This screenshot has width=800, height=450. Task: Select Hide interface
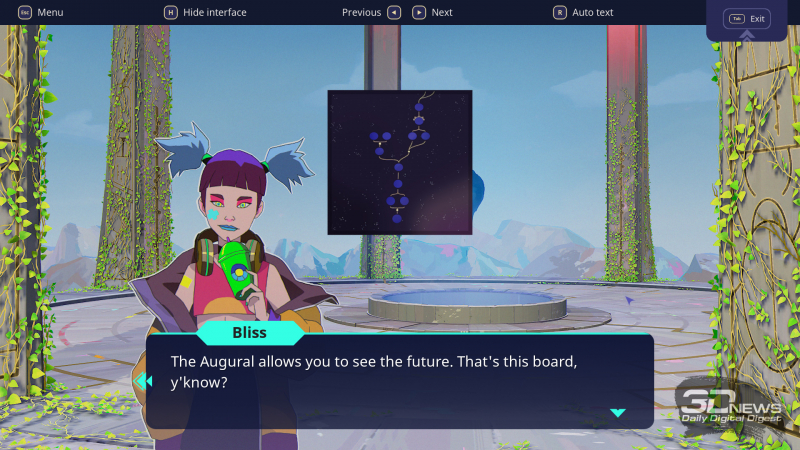point(205,12)
